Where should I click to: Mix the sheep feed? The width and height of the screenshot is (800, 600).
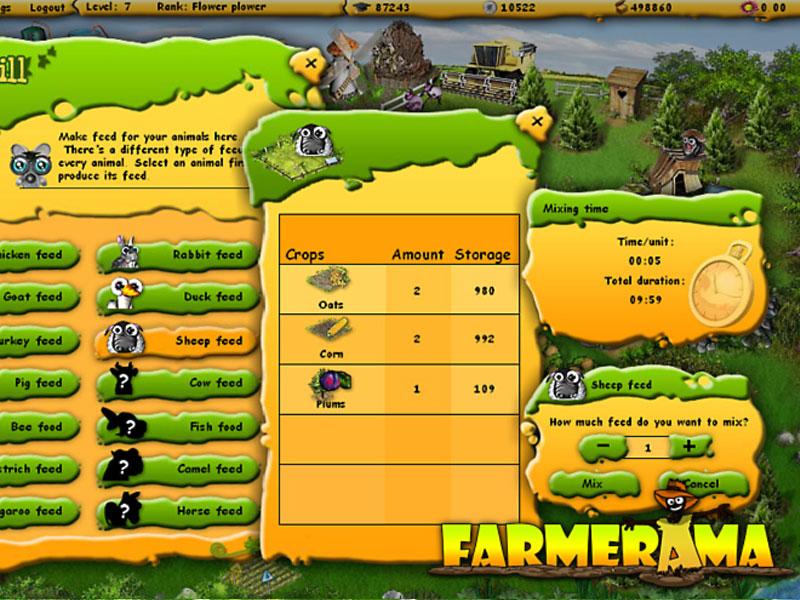click(x=593, y=484)
